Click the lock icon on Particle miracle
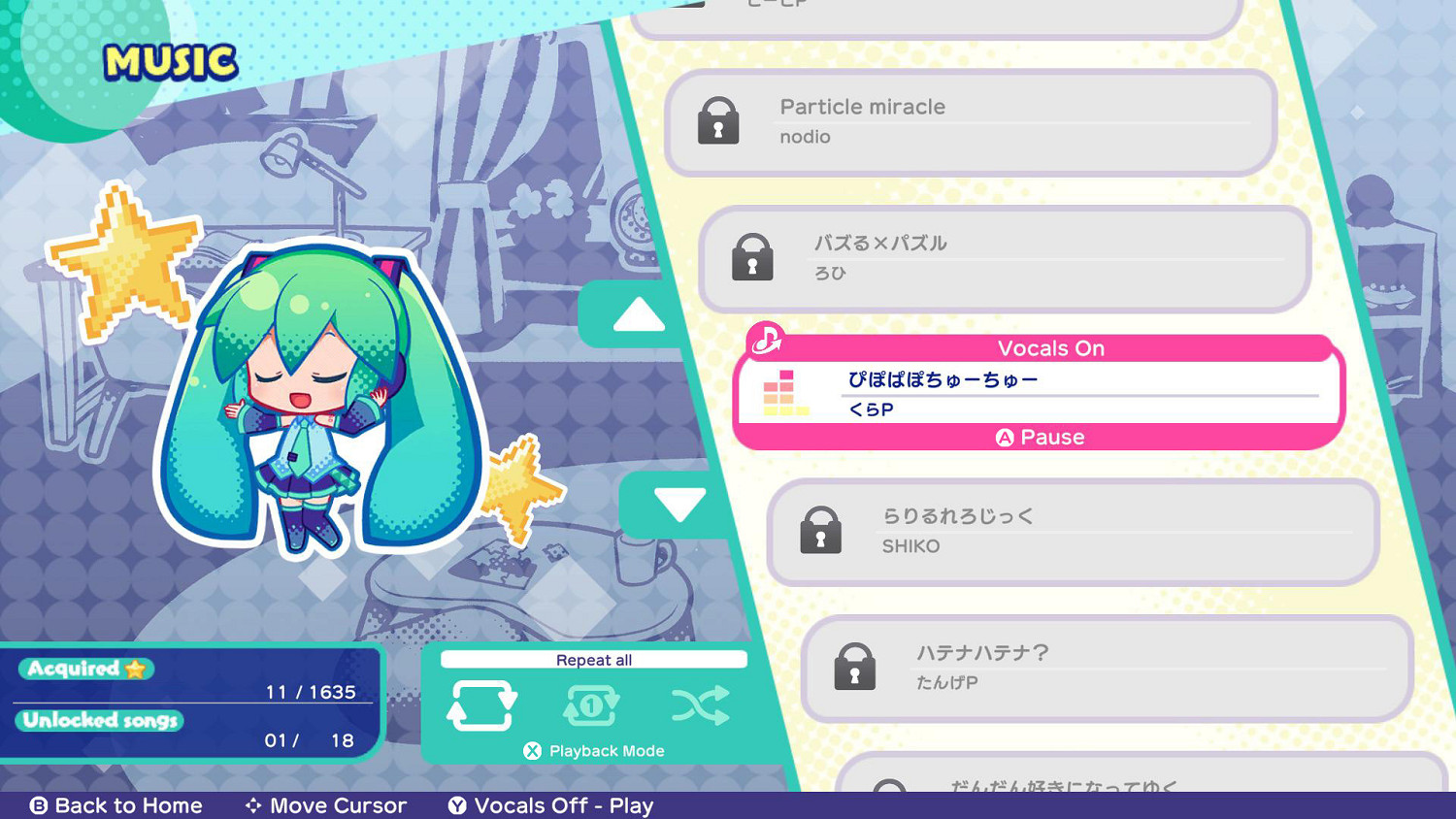1456x819 pixels. click(x=718, y=121)
